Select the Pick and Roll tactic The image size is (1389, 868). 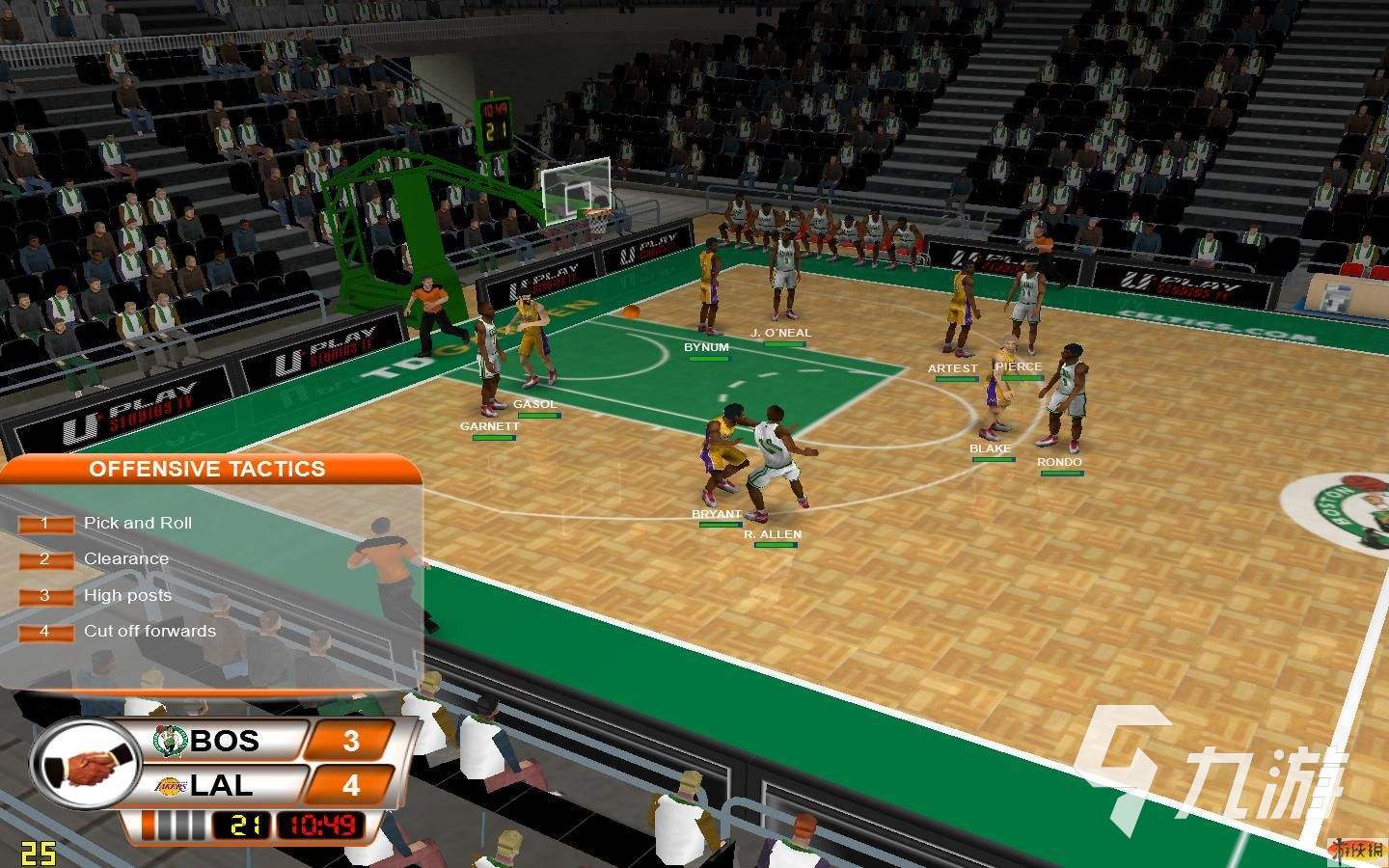[137, 524]
